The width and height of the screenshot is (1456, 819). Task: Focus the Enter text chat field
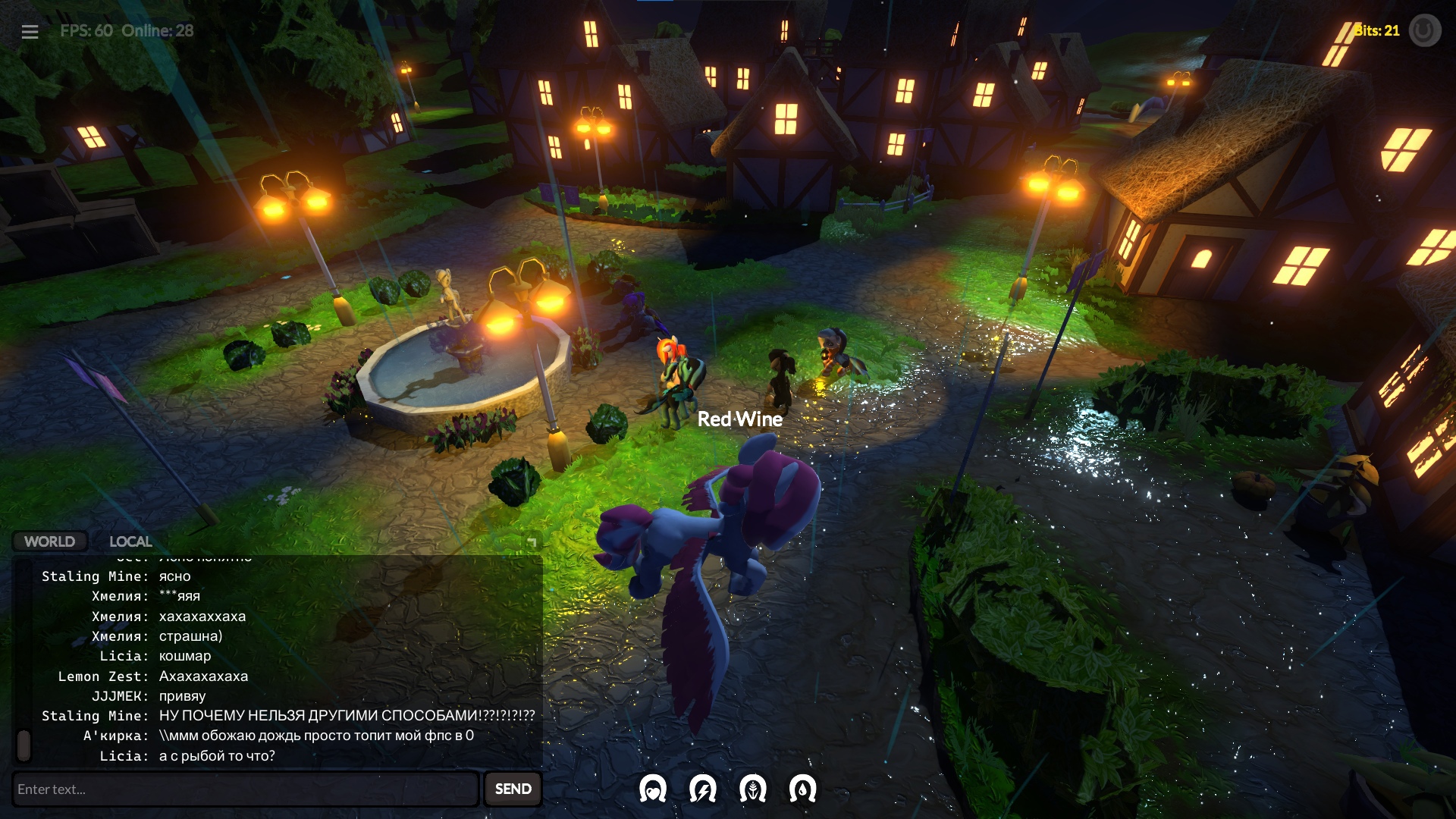click(x=245, y=789)
